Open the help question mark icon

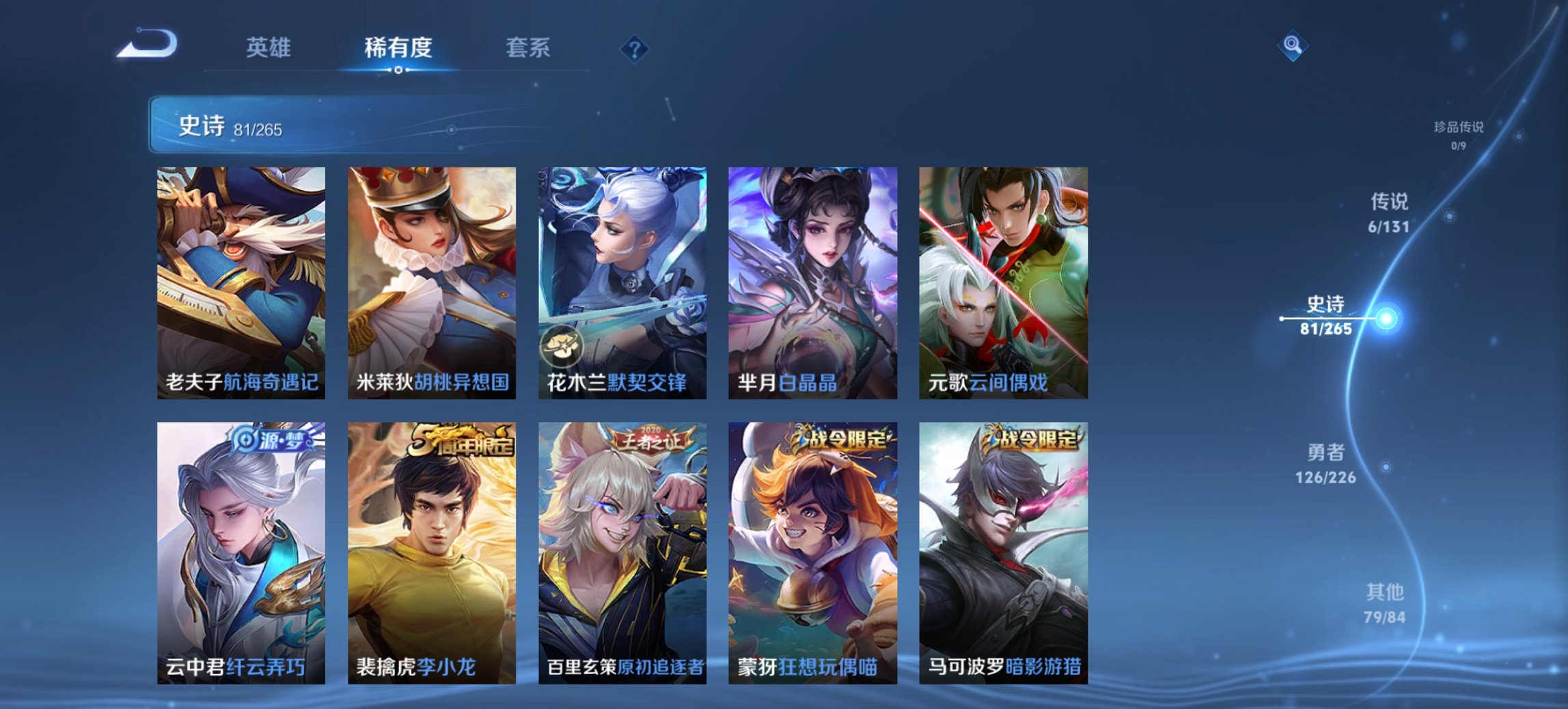tap(634, 48)
